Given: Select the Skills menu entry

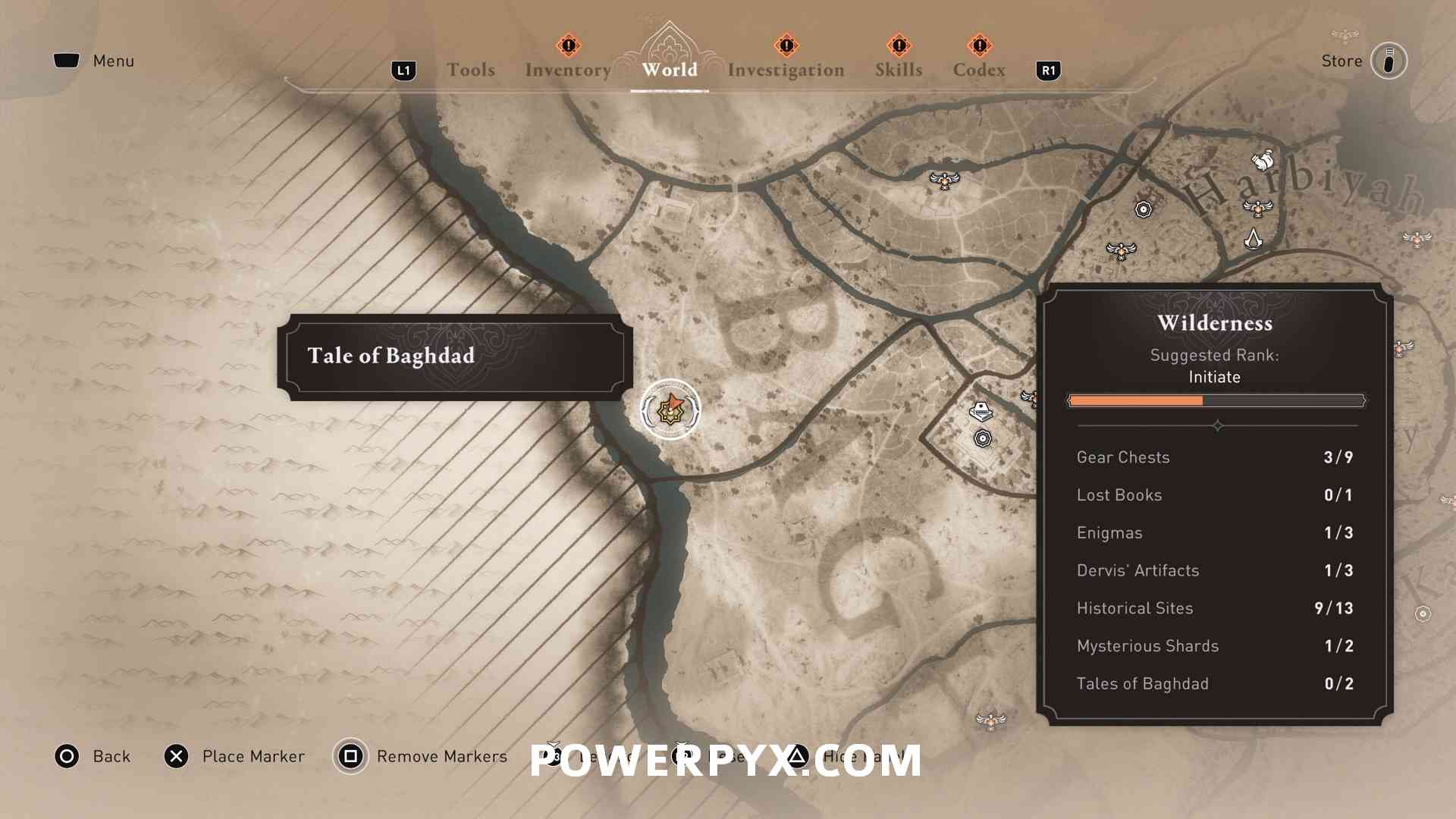Looking at the screenshot, I should pyautogui.click(x=898, y=70).
